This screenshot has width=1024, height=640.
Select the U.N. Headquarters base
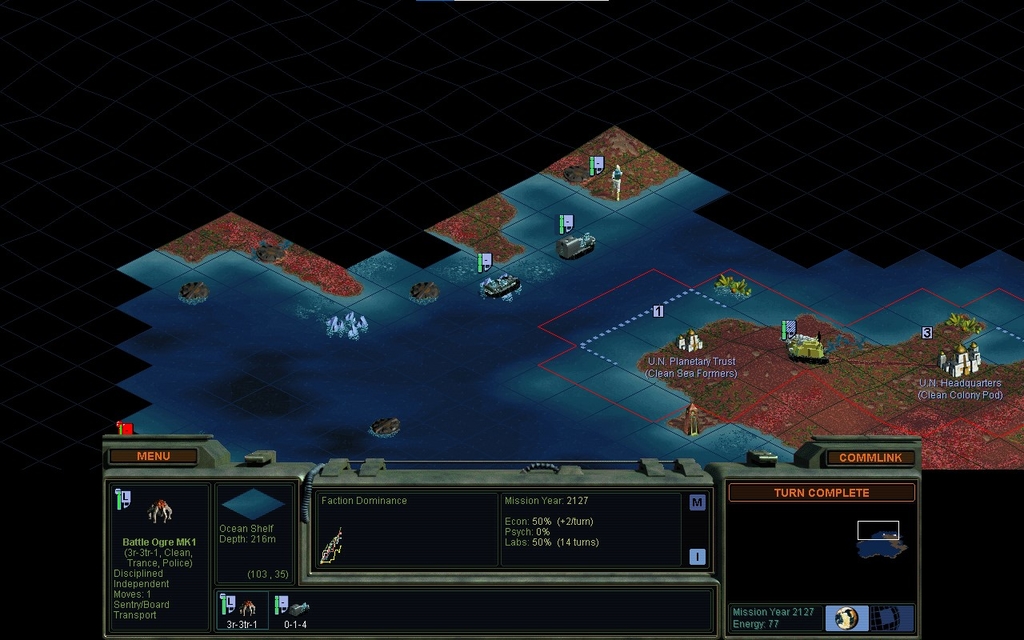pos(959,360)
